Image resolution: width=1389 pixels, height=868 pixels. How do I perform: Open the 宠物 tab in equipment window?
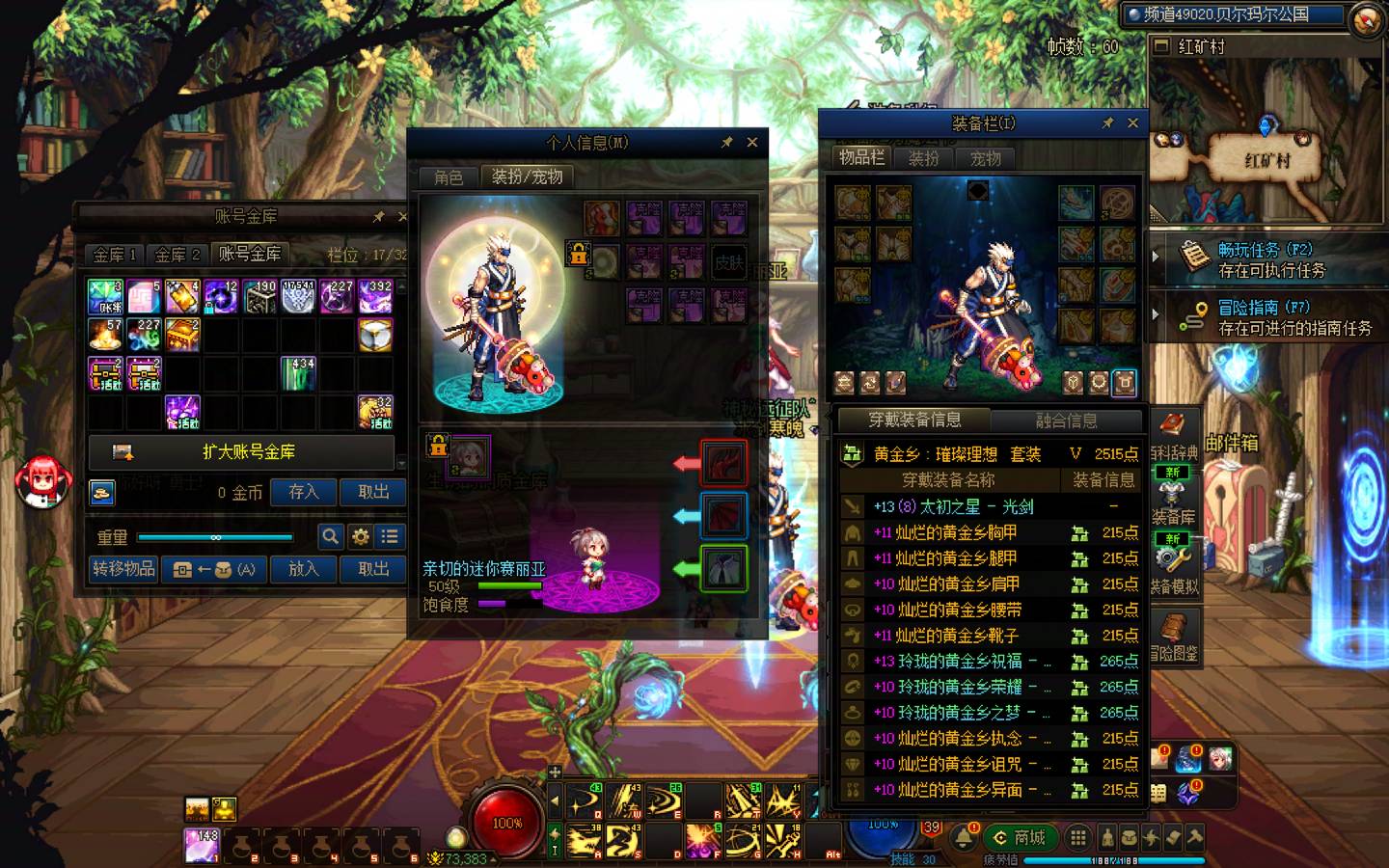pos(985,158)
